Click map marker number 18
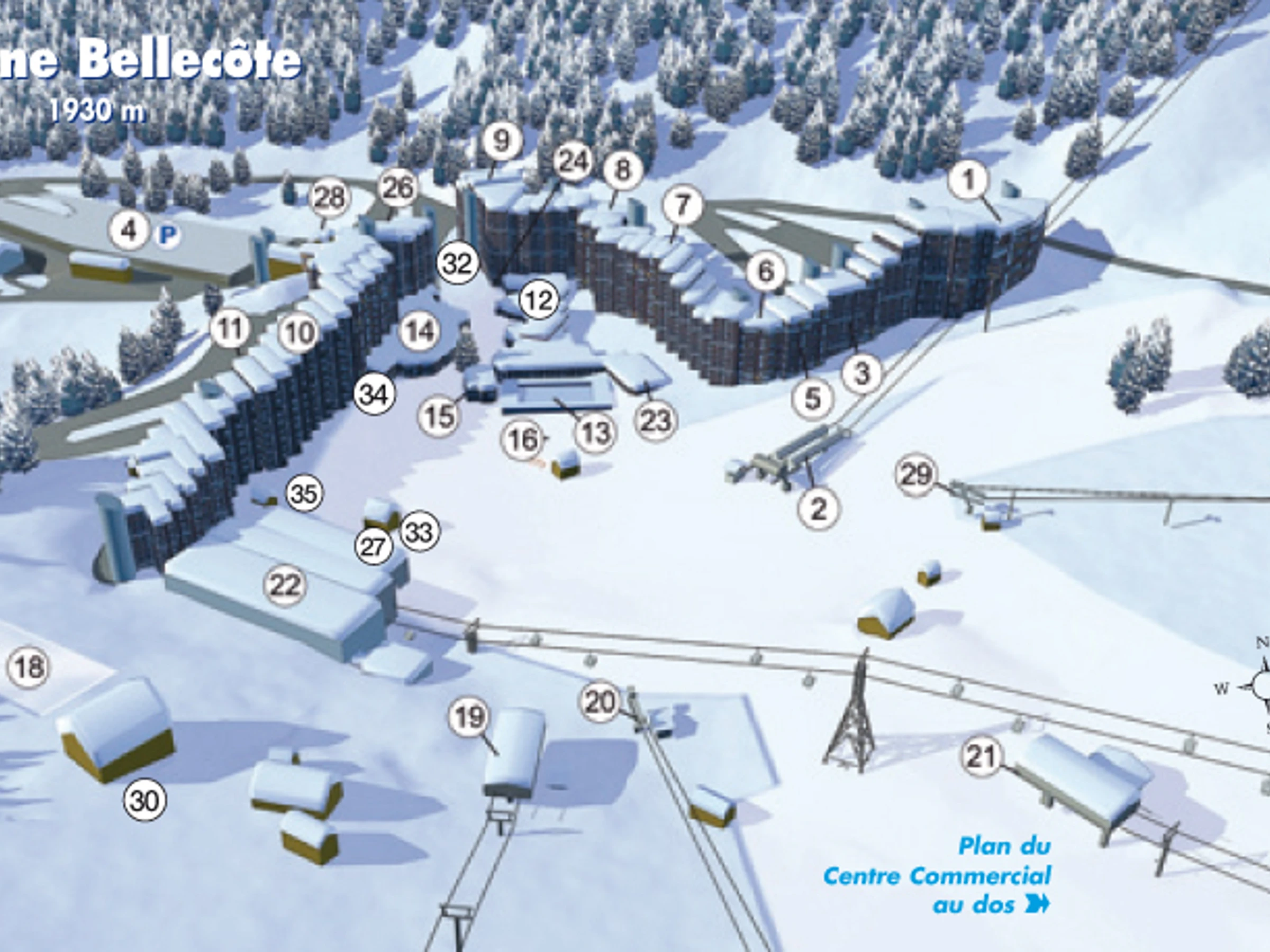 click(29, 667)
